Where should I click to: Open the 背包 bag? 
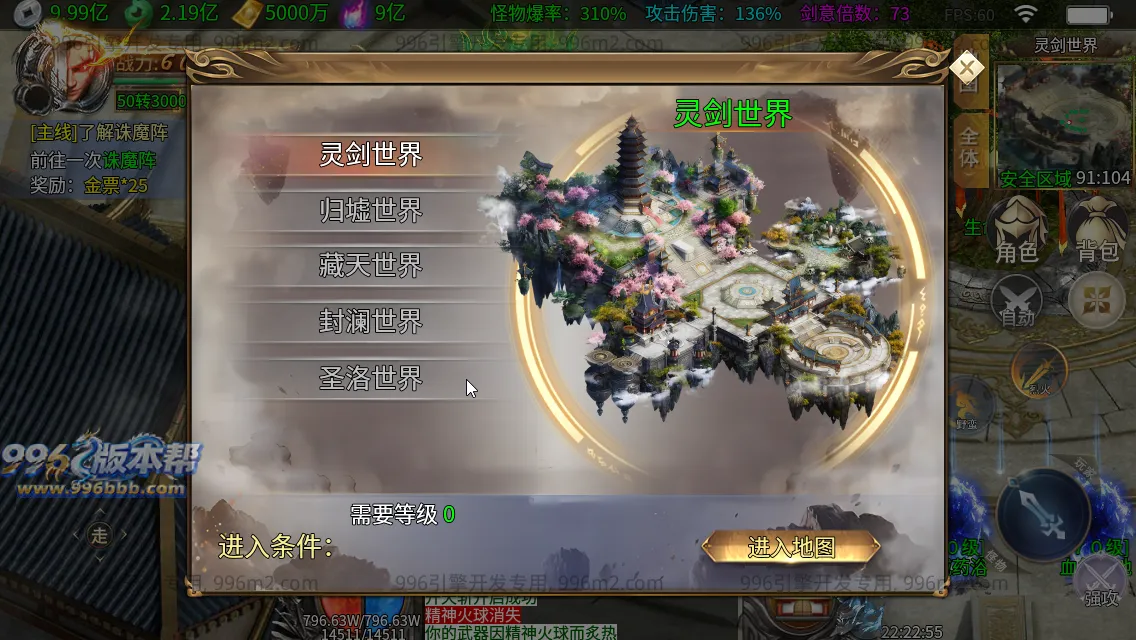[x=1097, y=230]
